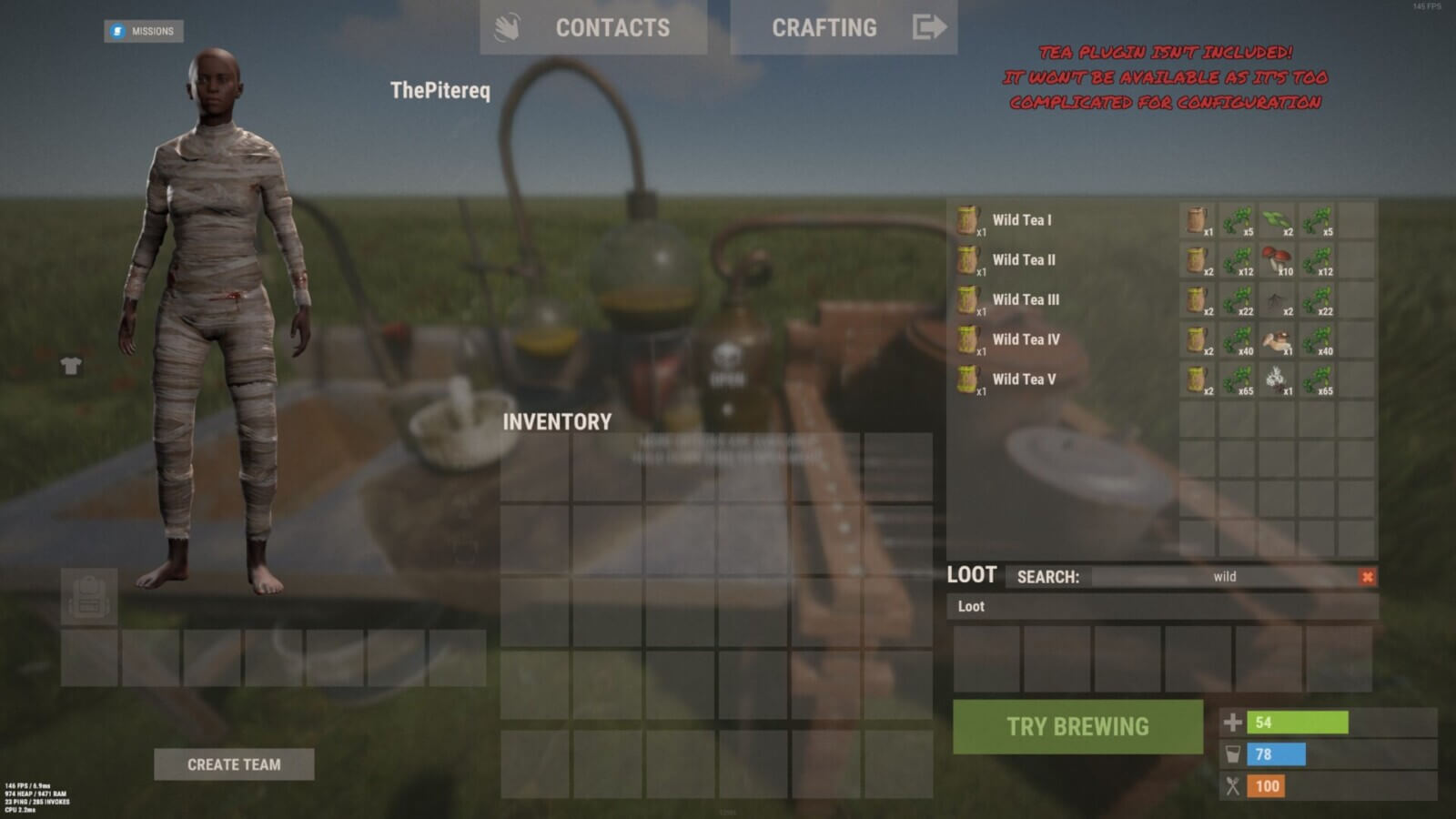1456x819 pixels.
Task: Switch to the CRAFTING tab
Action: pyautogui.click(x=823, y=27)
